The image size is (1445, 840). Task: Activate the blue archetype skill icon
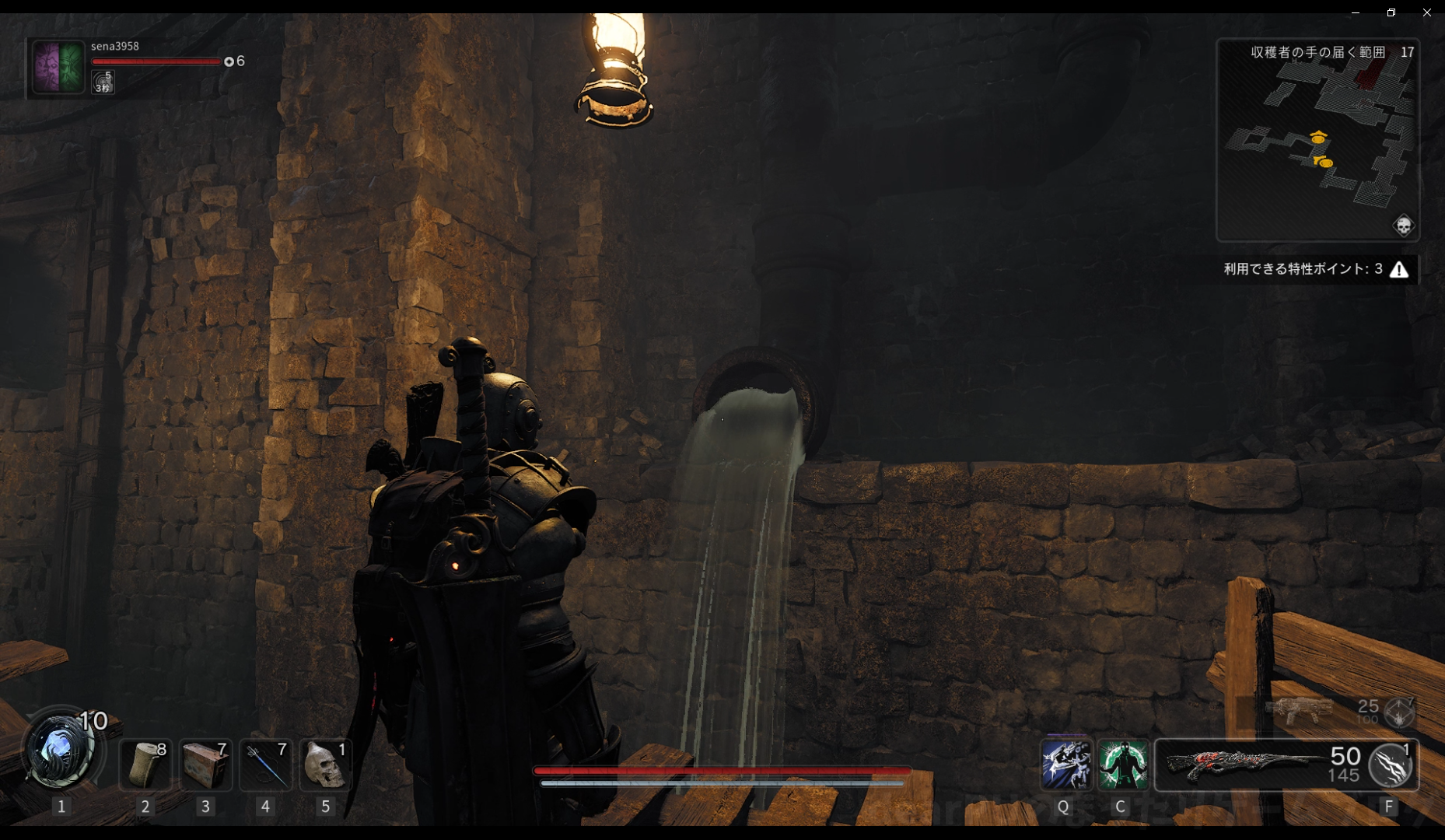[x=1065, y=765]
